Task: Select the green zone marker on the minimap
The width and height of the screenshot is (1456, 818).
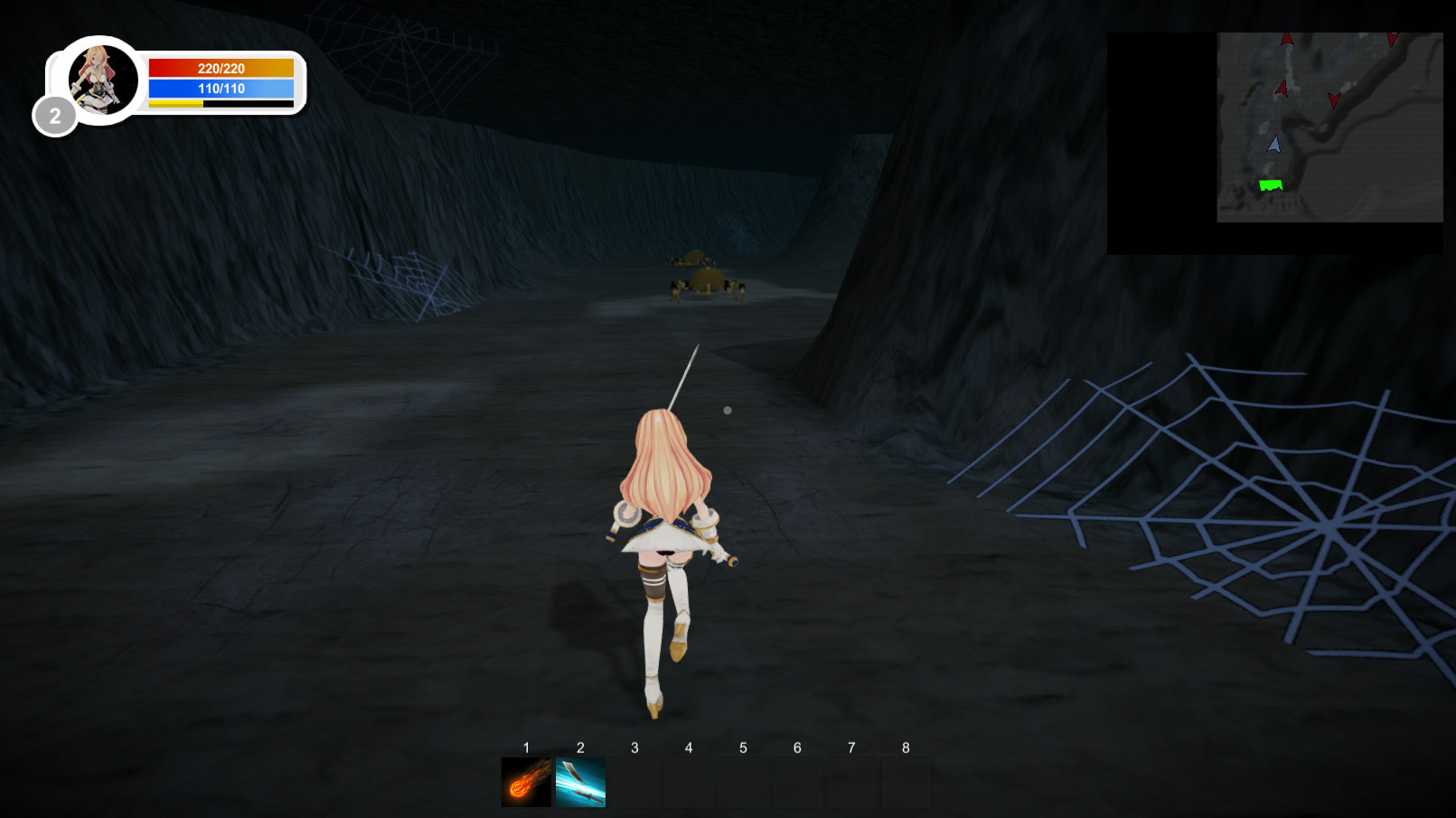Action: [1271, 183]
